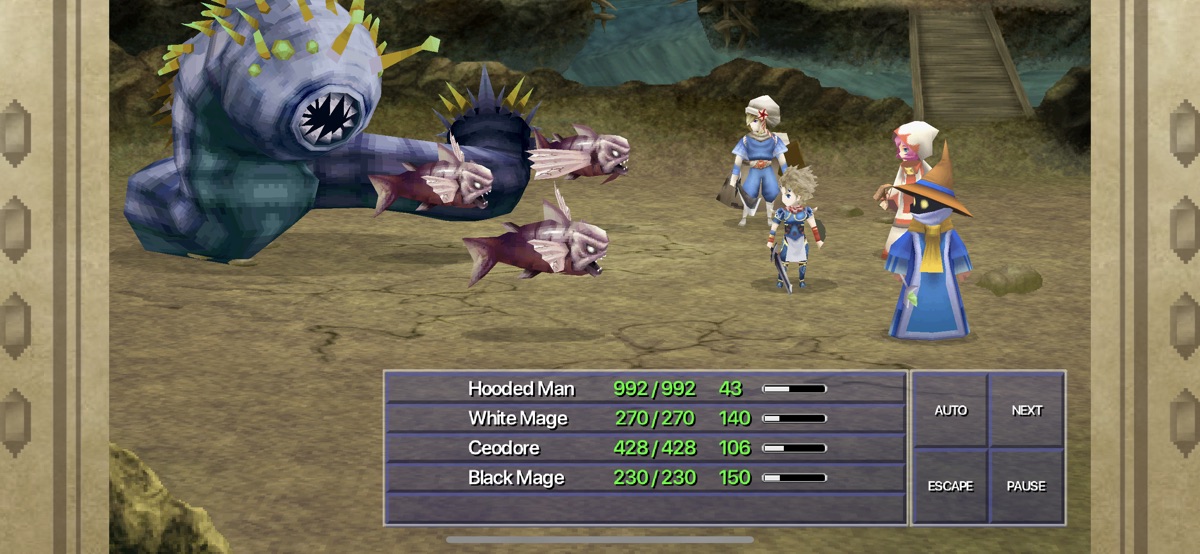Select the White Mage party row
Screen dimensions: 1200x554
point(645,418)
